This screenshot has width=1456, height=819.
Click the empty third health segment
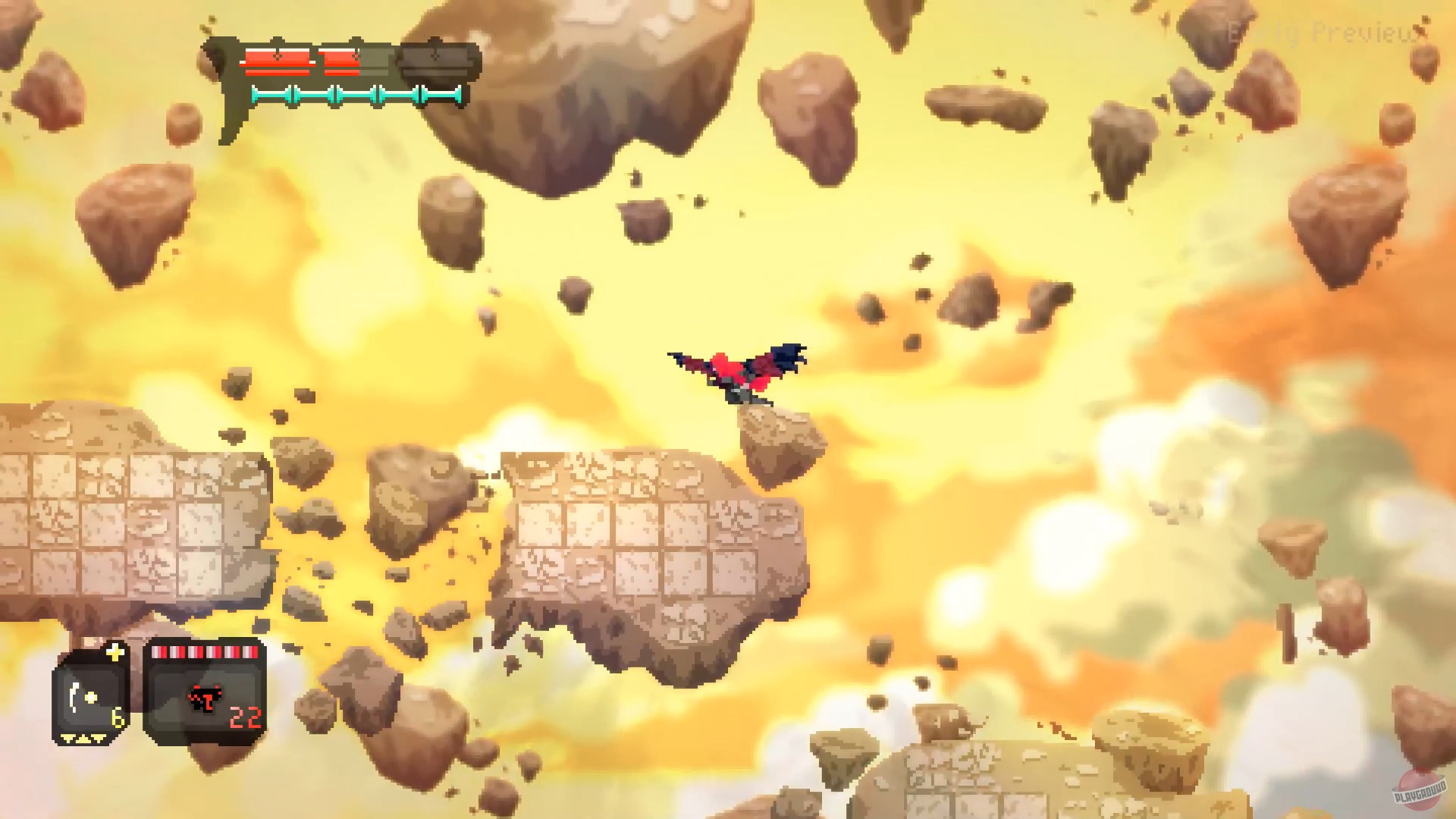(x=438, y=59)
